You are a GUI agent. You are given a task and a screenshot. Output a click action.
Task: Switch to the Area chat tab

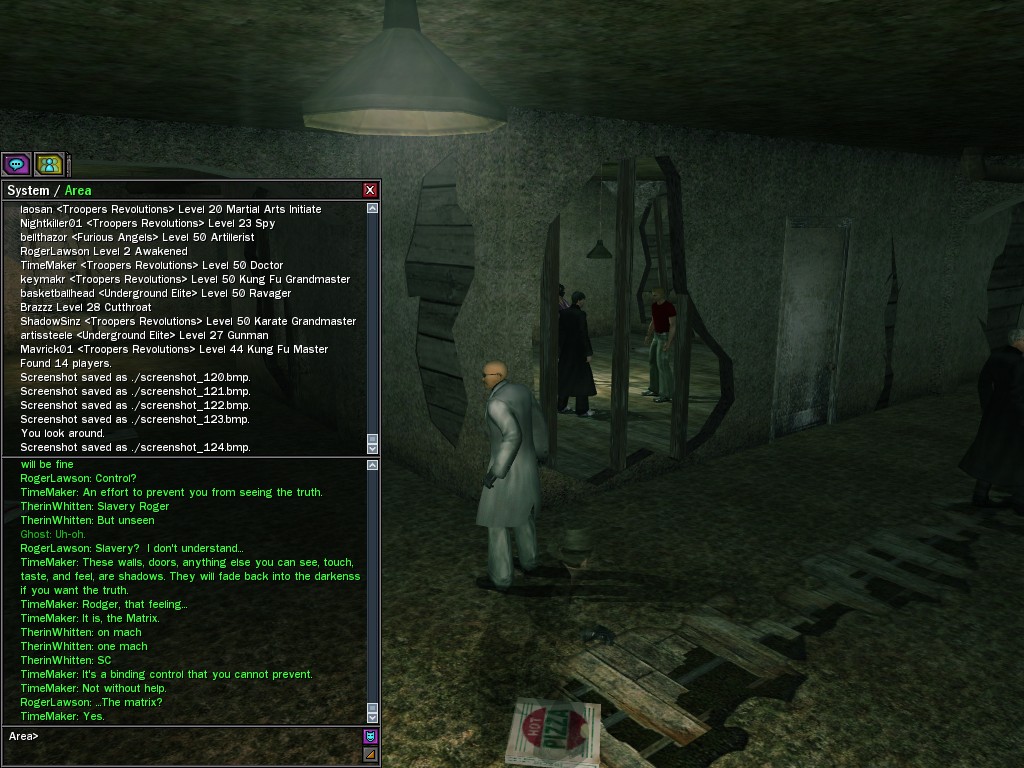(x=78, y=190)
